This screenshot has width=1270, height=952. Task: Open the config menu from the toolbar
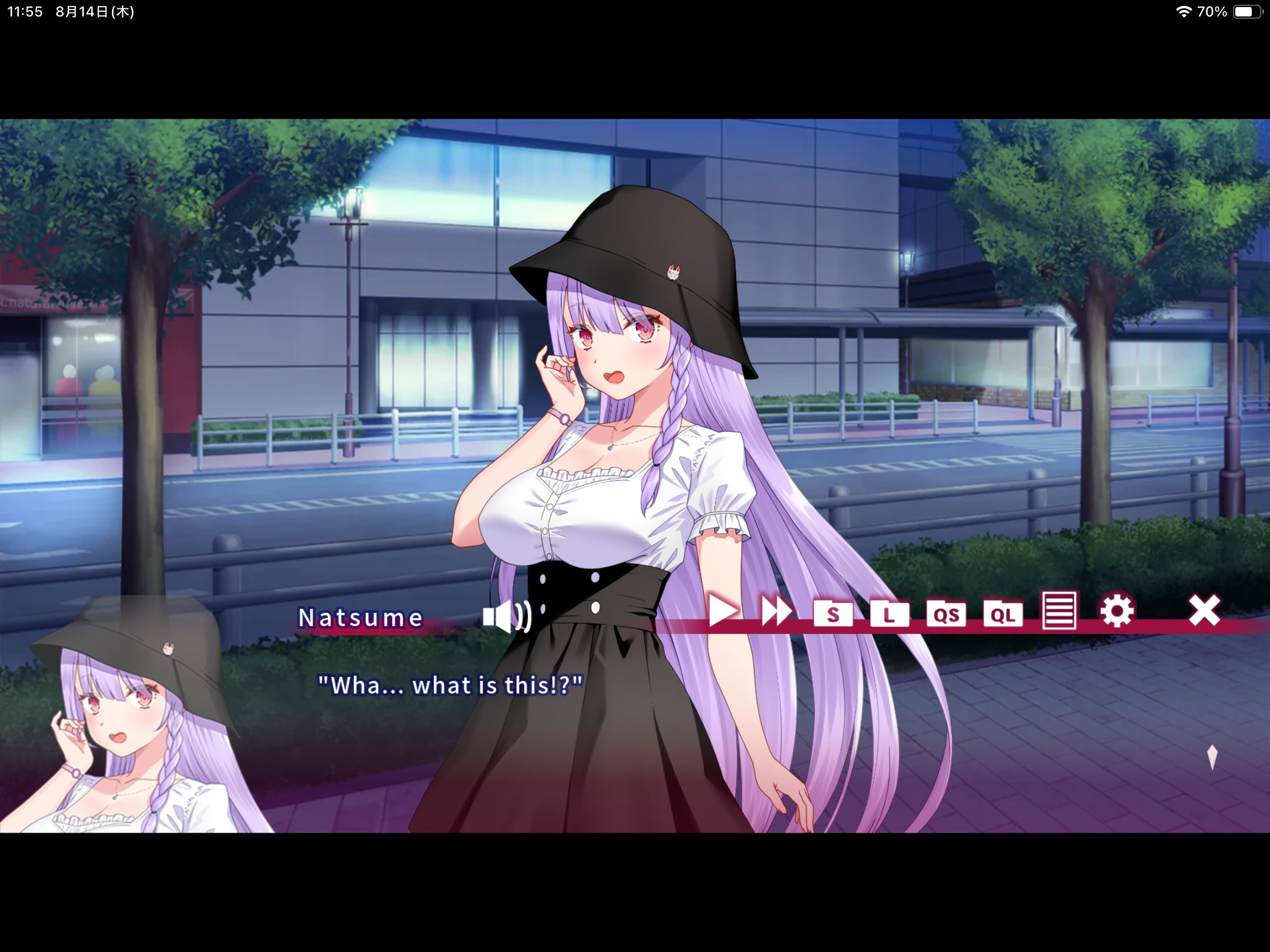(x=1117, y=611)
